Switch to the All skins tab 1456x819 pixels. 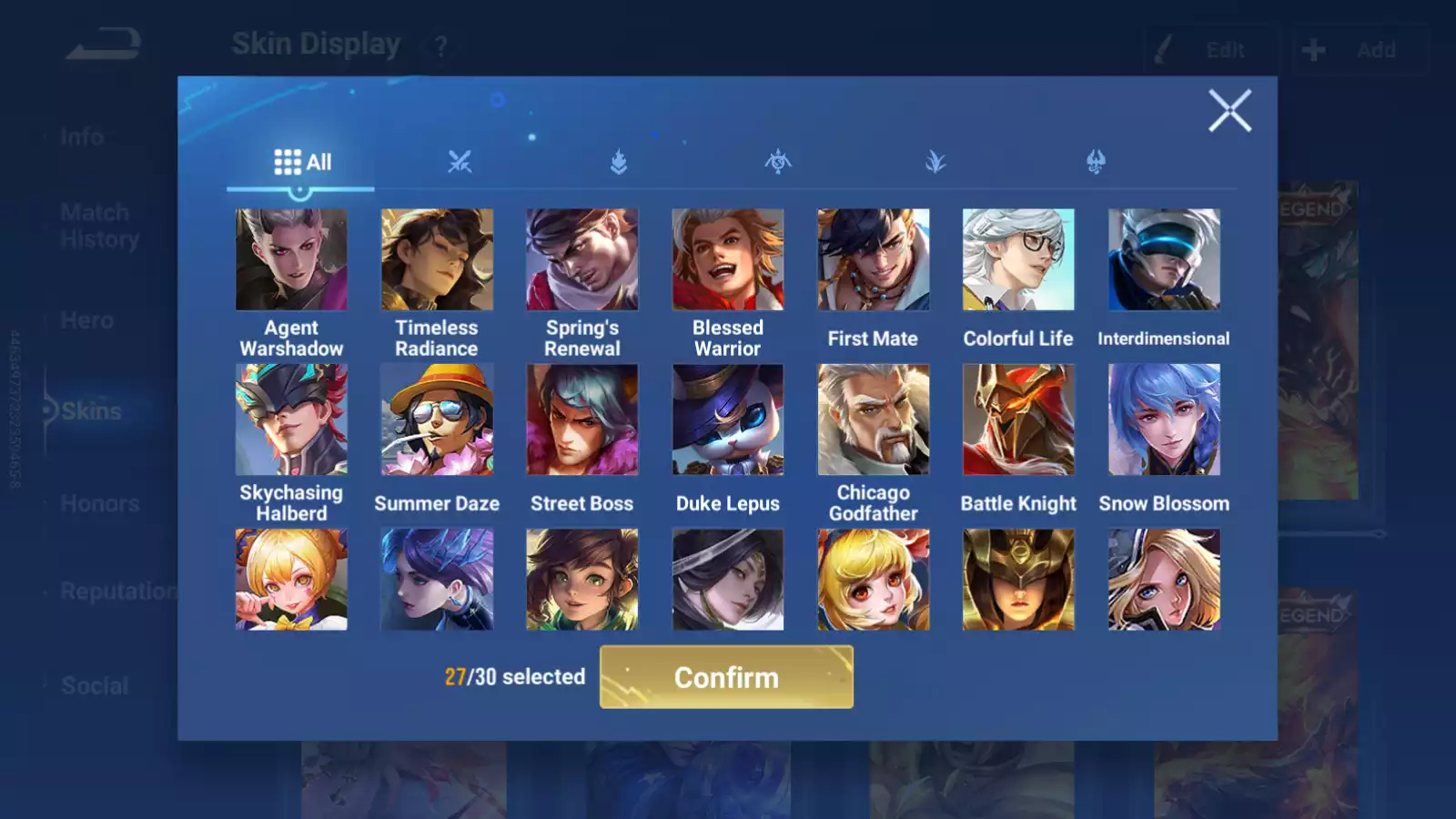coord(302,162)
